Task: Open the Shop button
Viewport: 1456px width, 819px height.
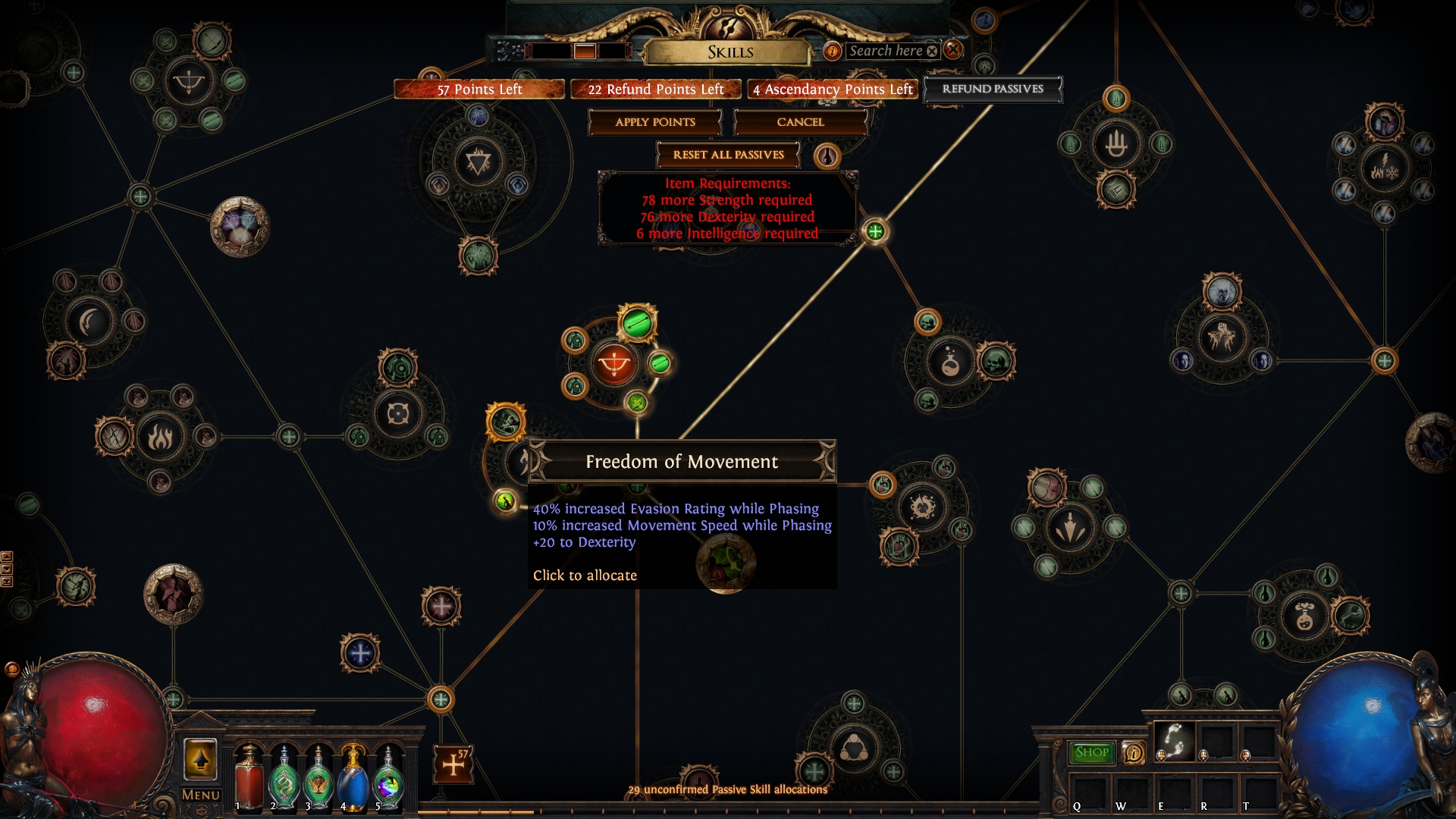Action: click(x=1091, y=752)
